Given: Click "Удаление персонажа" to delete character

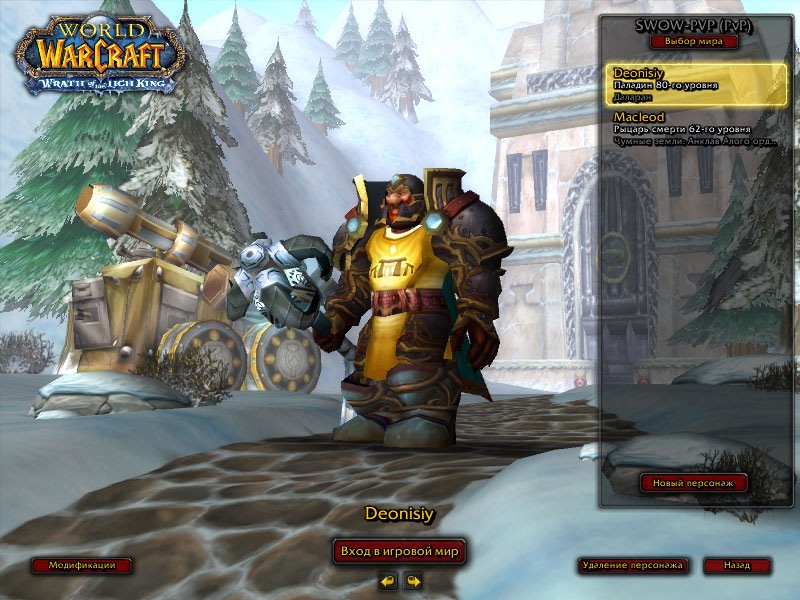Looking at the screenshot, I should tap(633, 565).
